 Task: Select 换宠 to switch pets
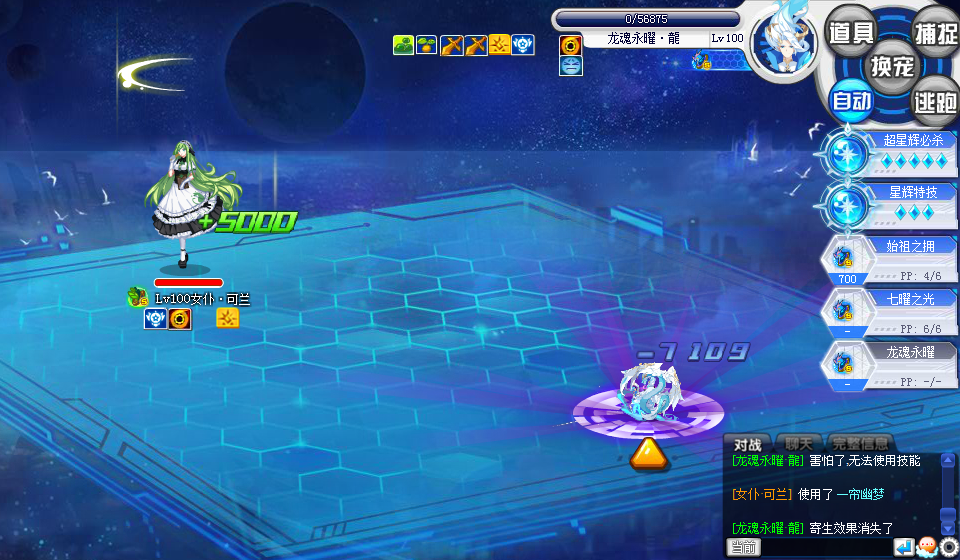(892, 66)
